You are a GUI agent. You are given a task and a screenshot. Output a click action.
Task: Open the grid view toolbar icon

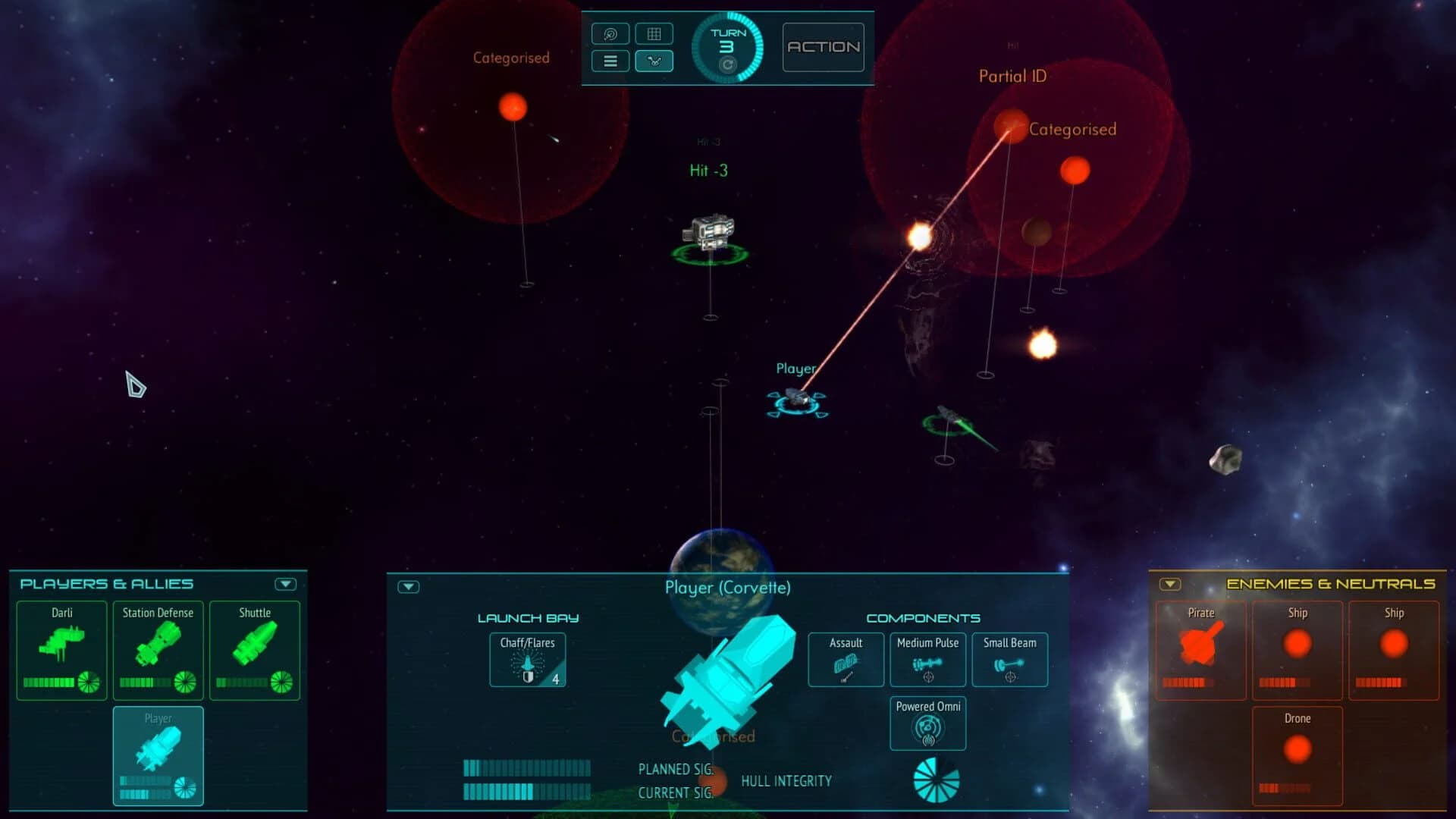pos(654,33)
